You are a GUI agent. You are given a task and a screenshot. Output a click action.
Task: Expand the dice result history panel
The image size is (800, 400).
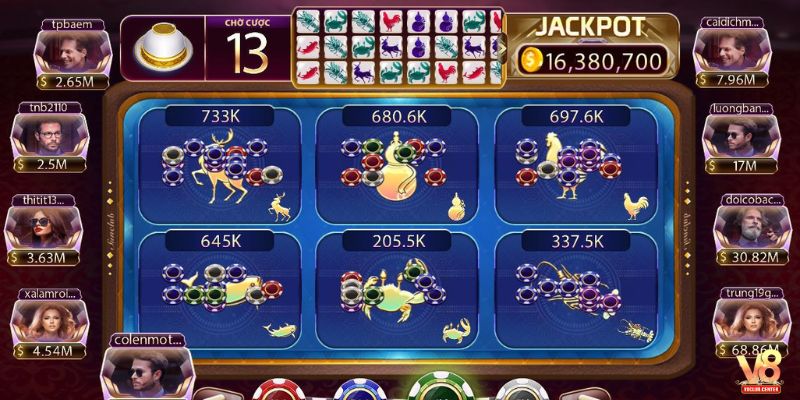(500, 47)
